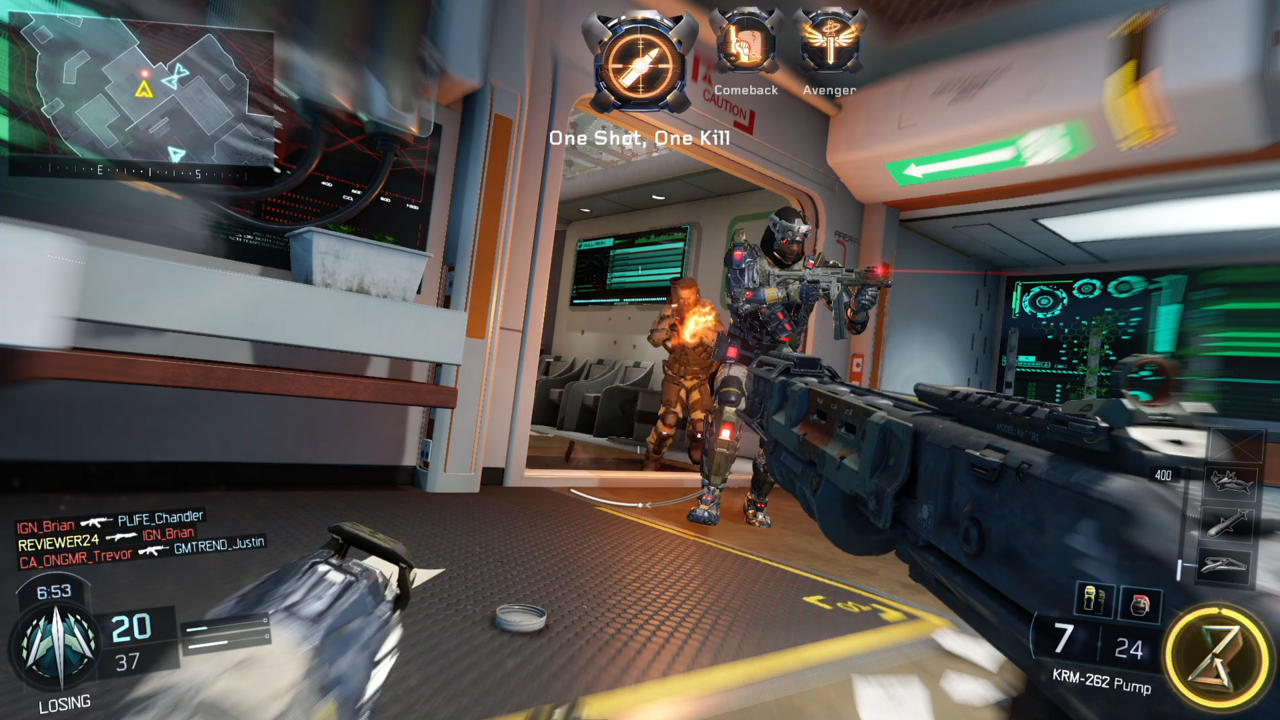Click the Comeback medal icon
This screenshot has height=720, width=1280.
click(746, 42)
